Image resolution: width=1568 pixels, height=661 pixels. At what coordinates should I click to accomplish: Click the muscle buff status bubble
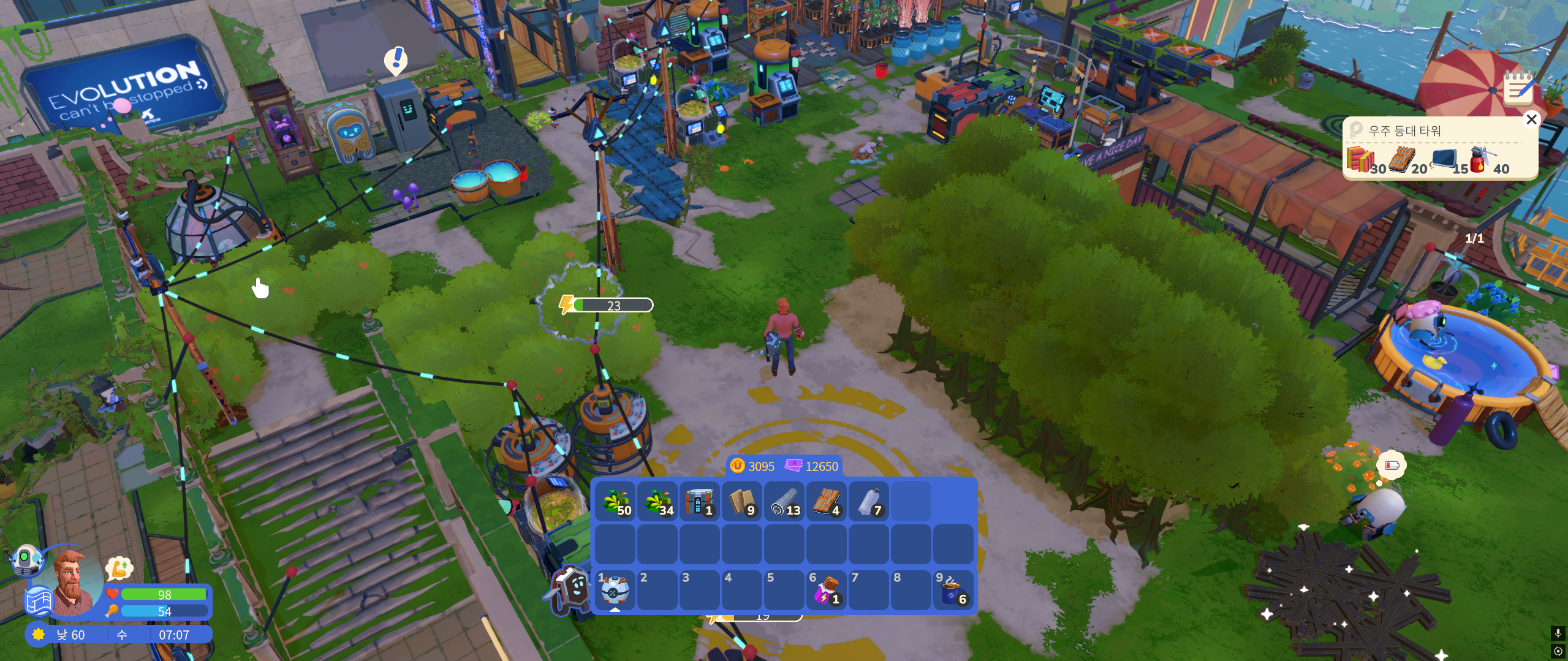click(x=119, y=568)
